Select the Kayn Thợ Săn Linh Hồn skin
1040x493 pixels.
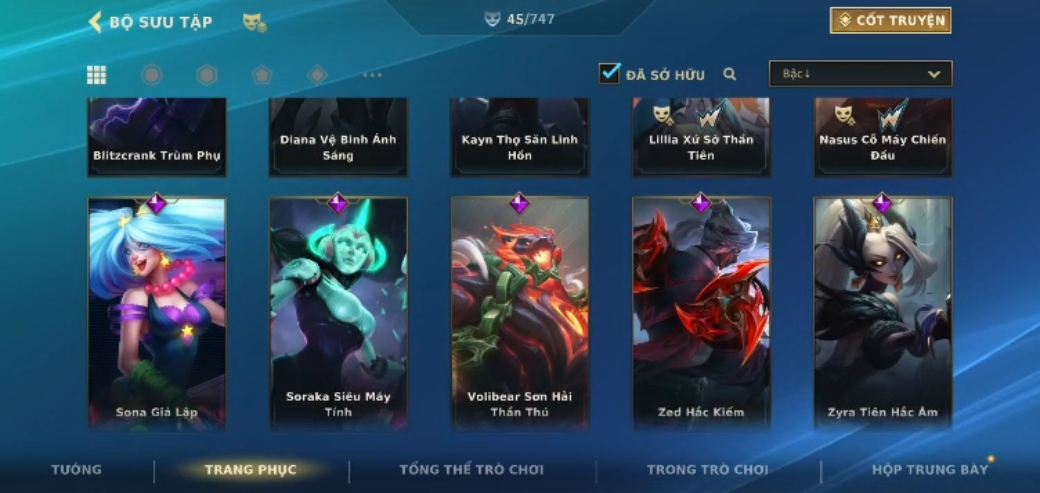click(x=520, y=137)
